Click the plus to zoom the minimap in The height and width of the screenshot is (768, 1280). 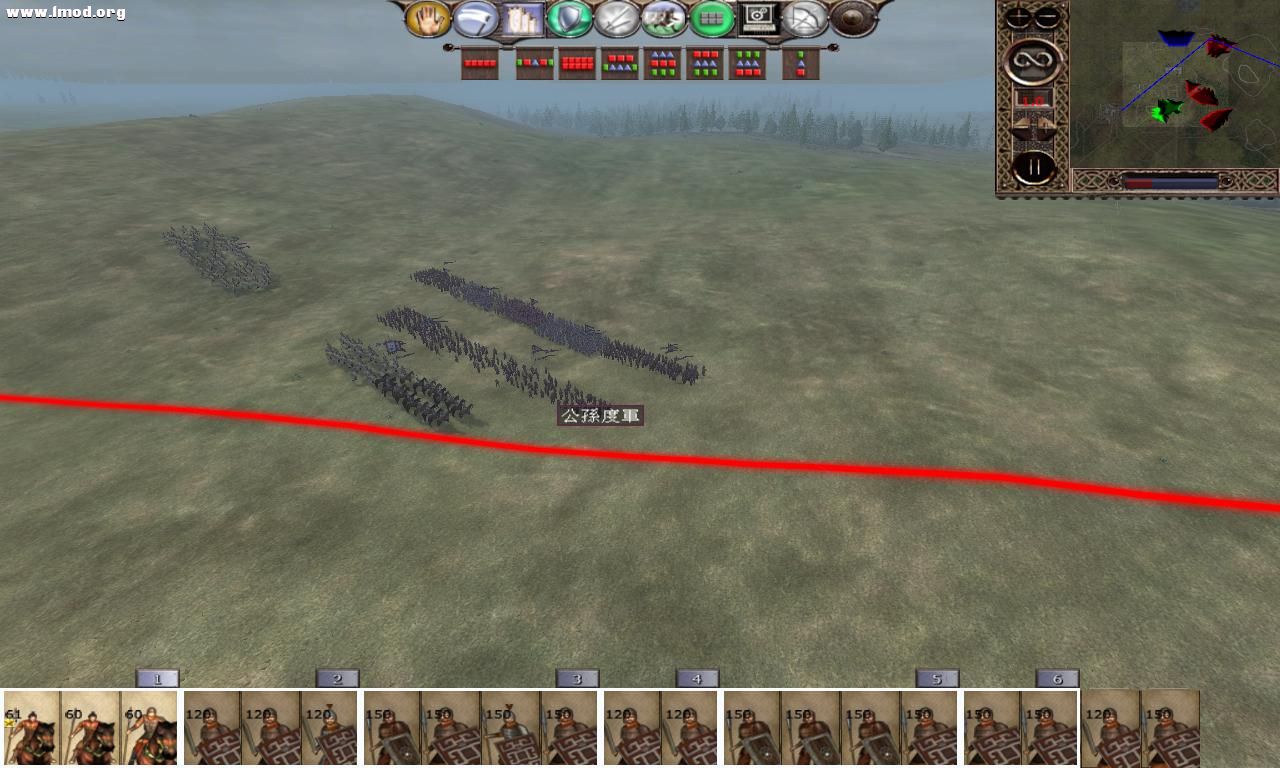(x=1018, y=16)
